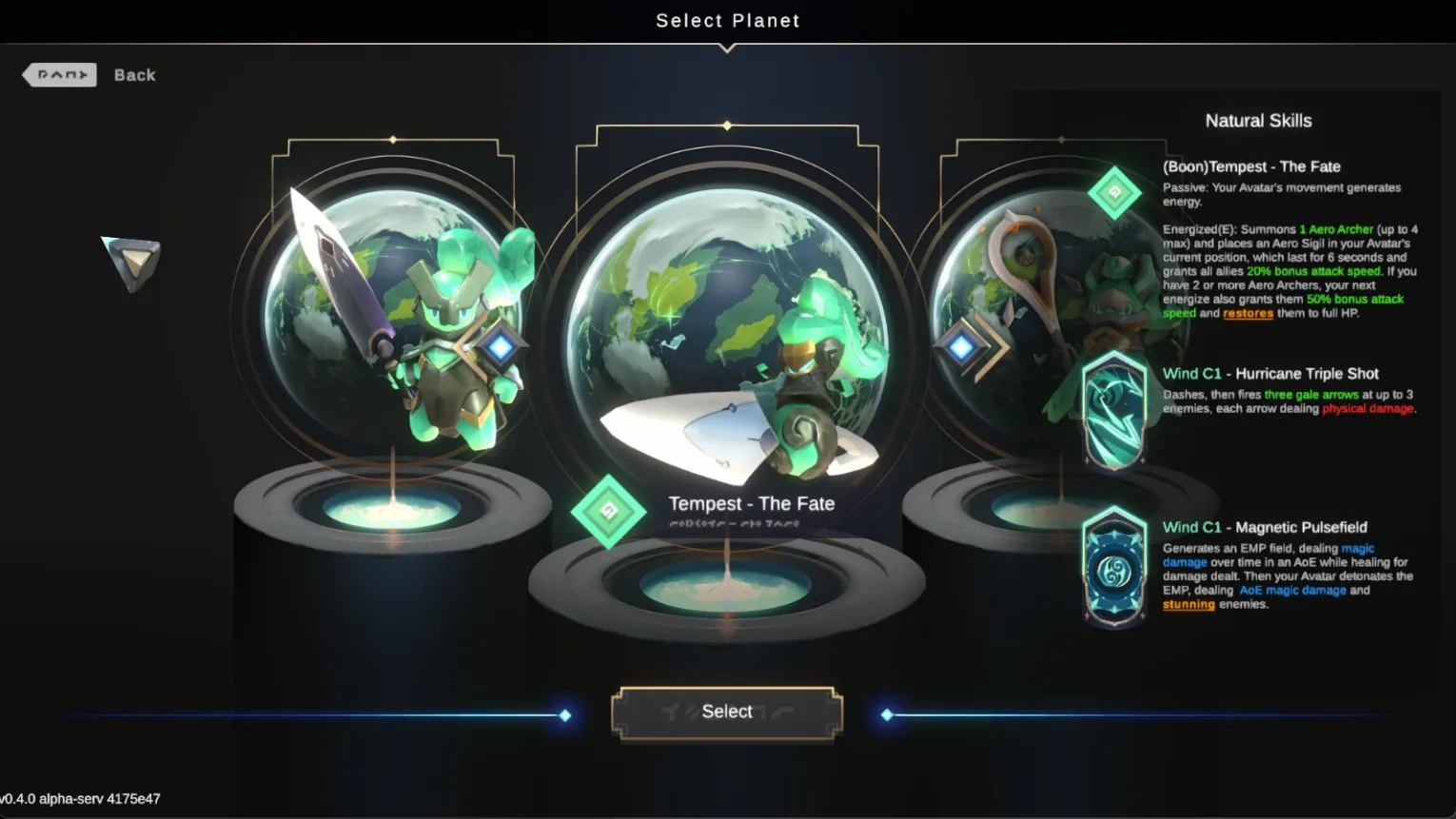Confirm planet with the Select button
The image size is (1456, 819).
point(727,712)
